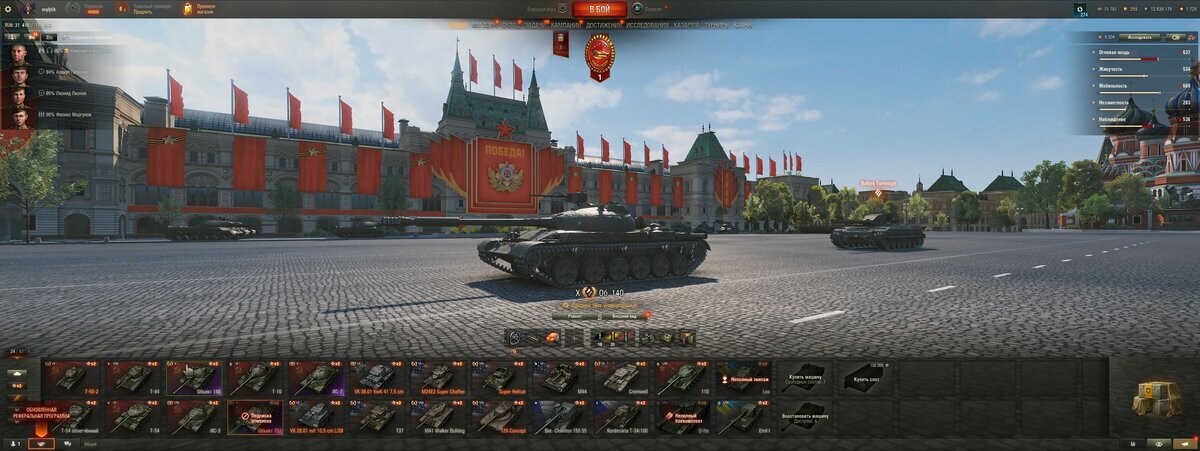1200x451 pixels.
Task: Select the T-44 tank in the carousel
Action: 135,378
